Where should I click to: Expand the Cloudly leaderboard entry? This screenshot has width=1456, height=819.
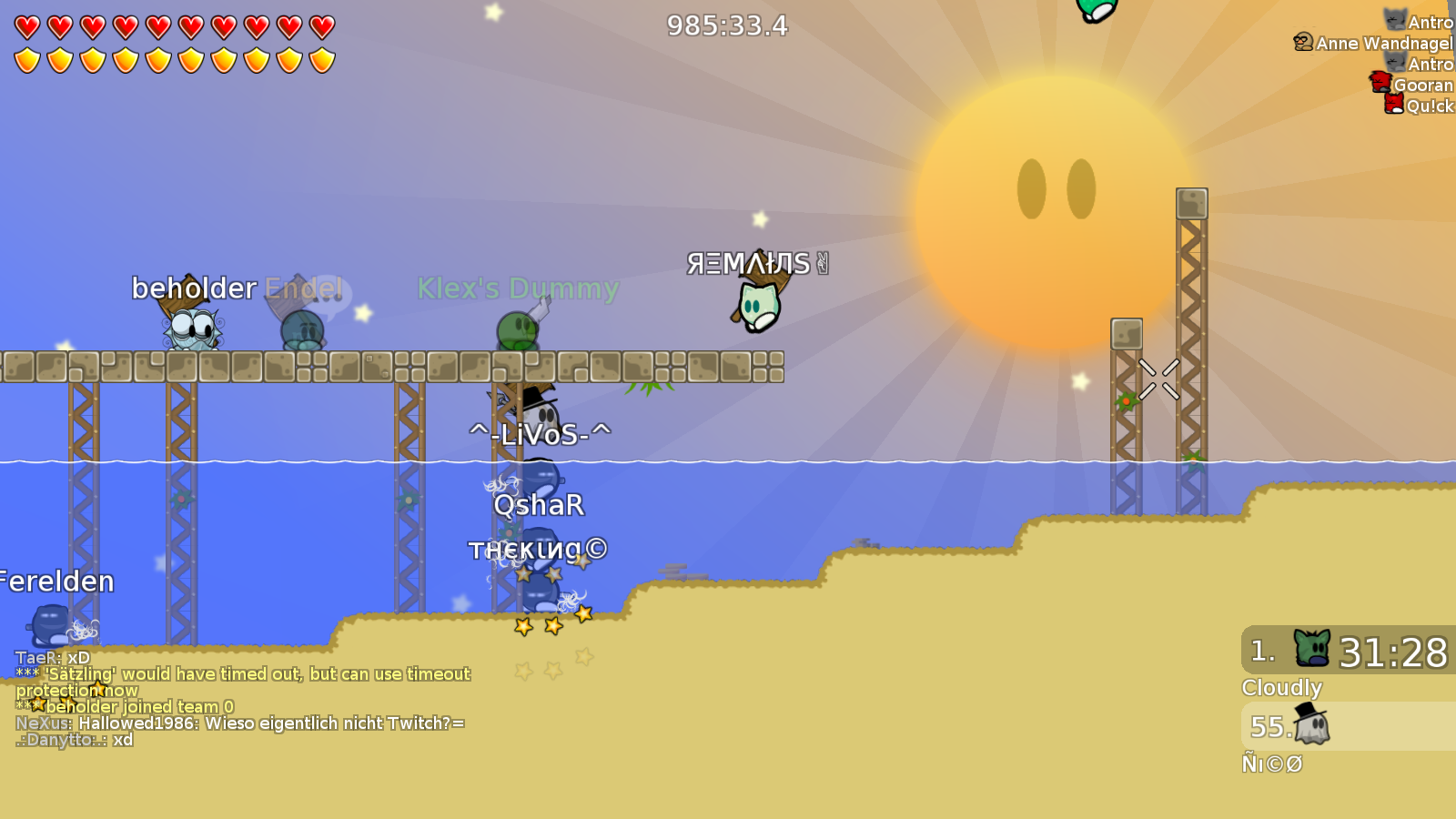click(1282, 689)
